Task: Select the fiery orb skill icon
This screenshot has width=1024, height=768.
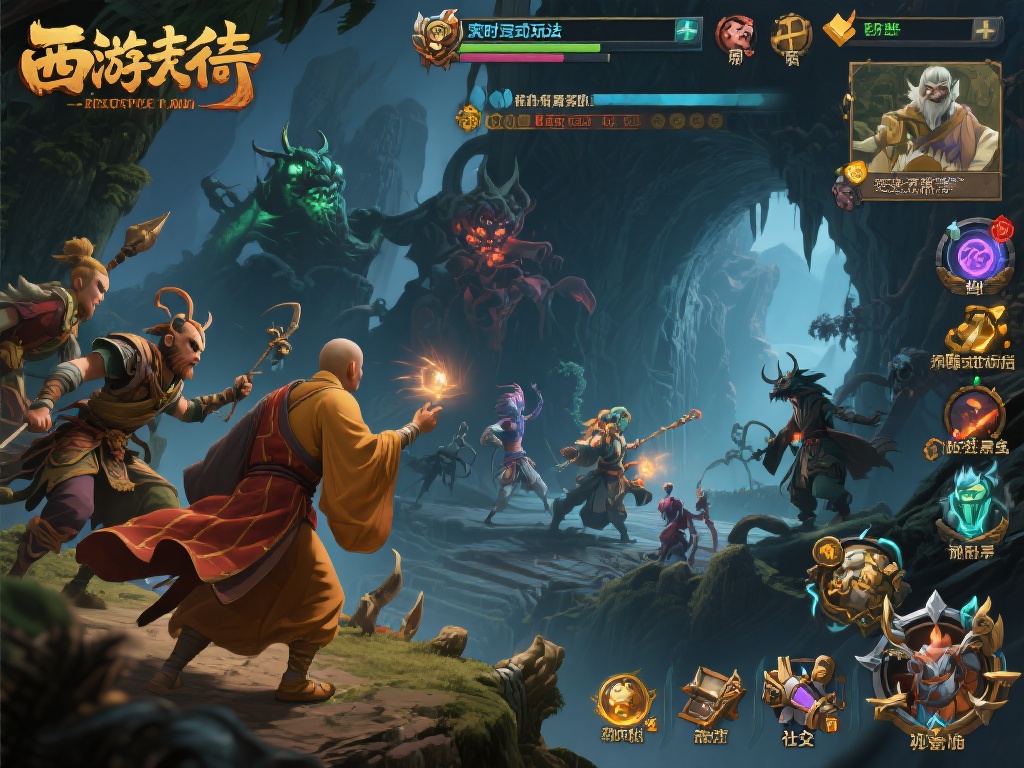Action: (974, 412)
